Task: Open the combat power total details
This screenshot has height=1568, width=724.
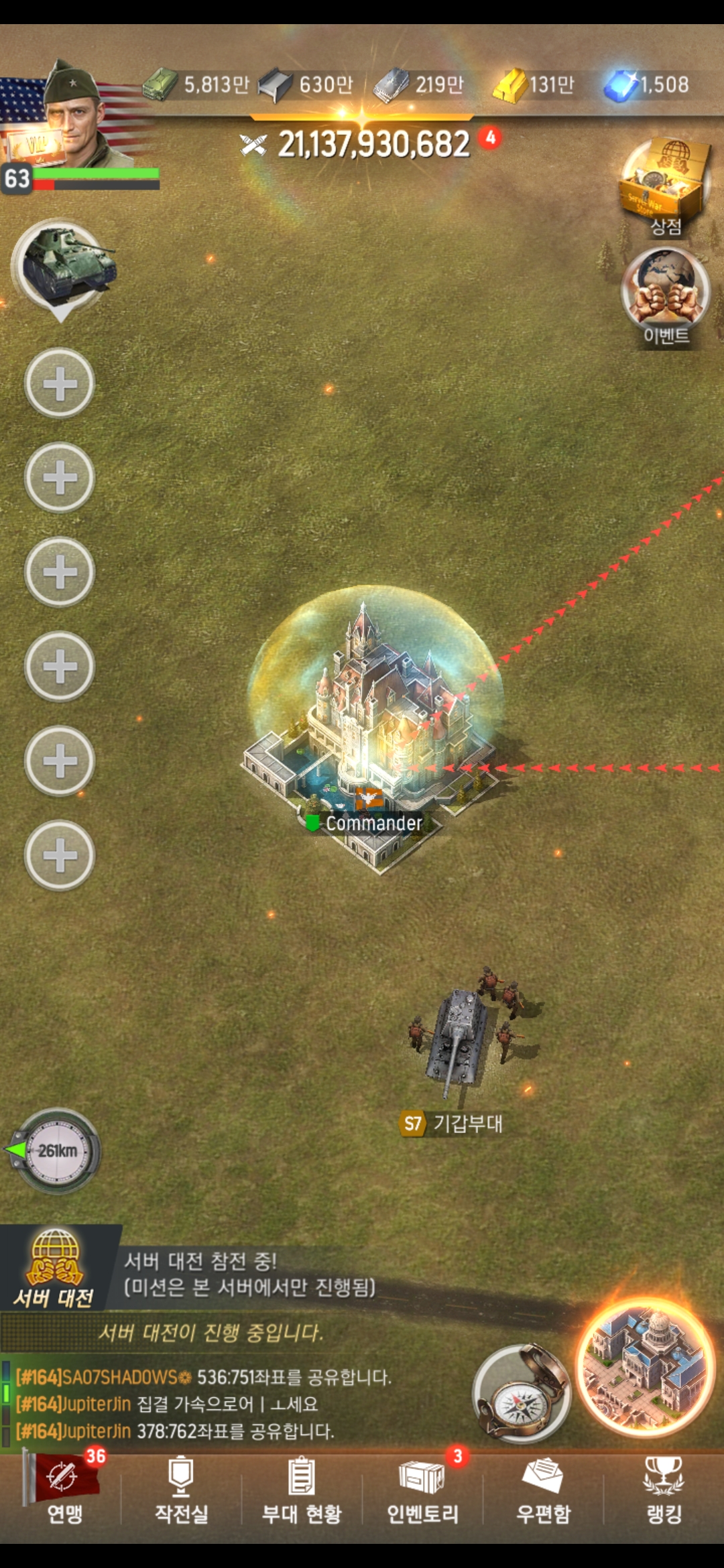Action: click(372, 144)
